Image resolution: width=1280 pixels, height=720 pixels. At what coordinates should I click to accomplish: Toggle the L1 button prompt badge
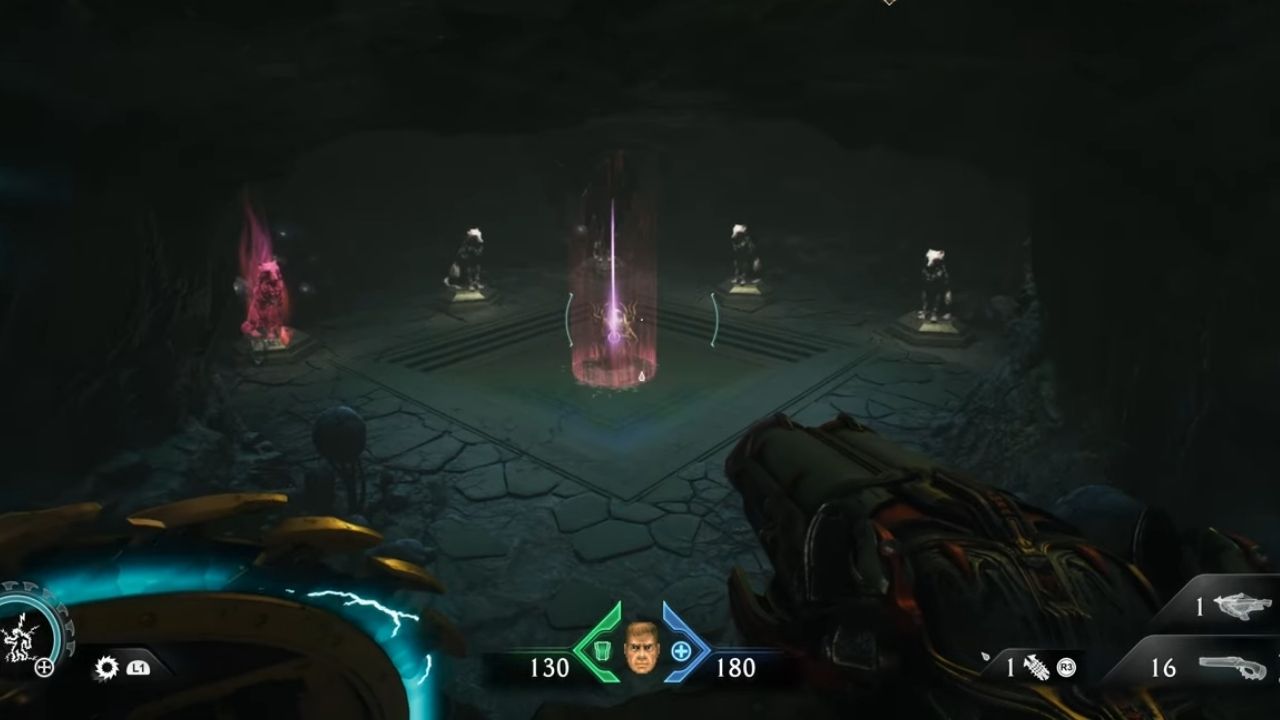coord(139,668)
